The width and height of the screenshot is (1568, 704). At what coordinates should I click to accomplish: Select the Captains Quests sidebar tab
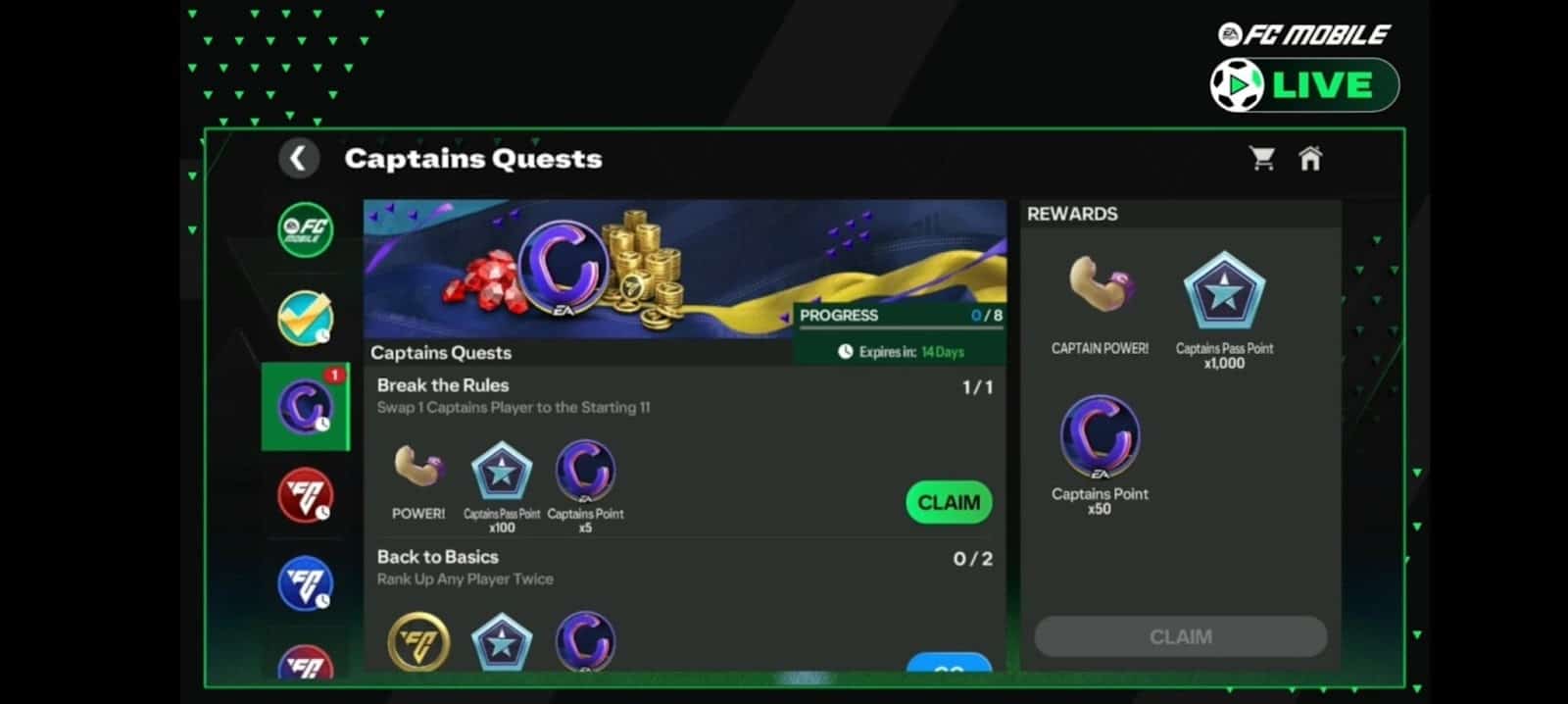306,406
